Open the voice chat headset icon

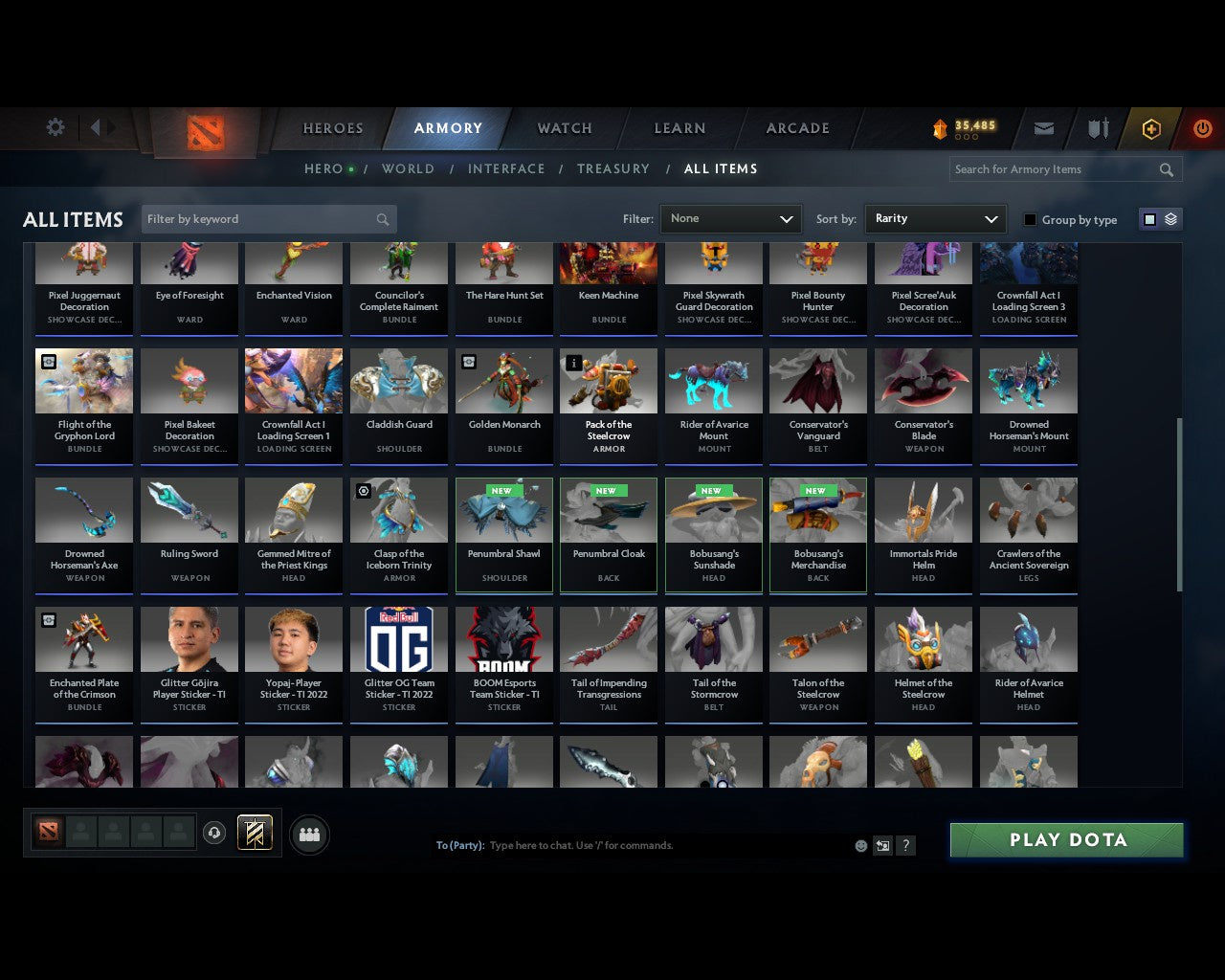[x=215, y=833]
